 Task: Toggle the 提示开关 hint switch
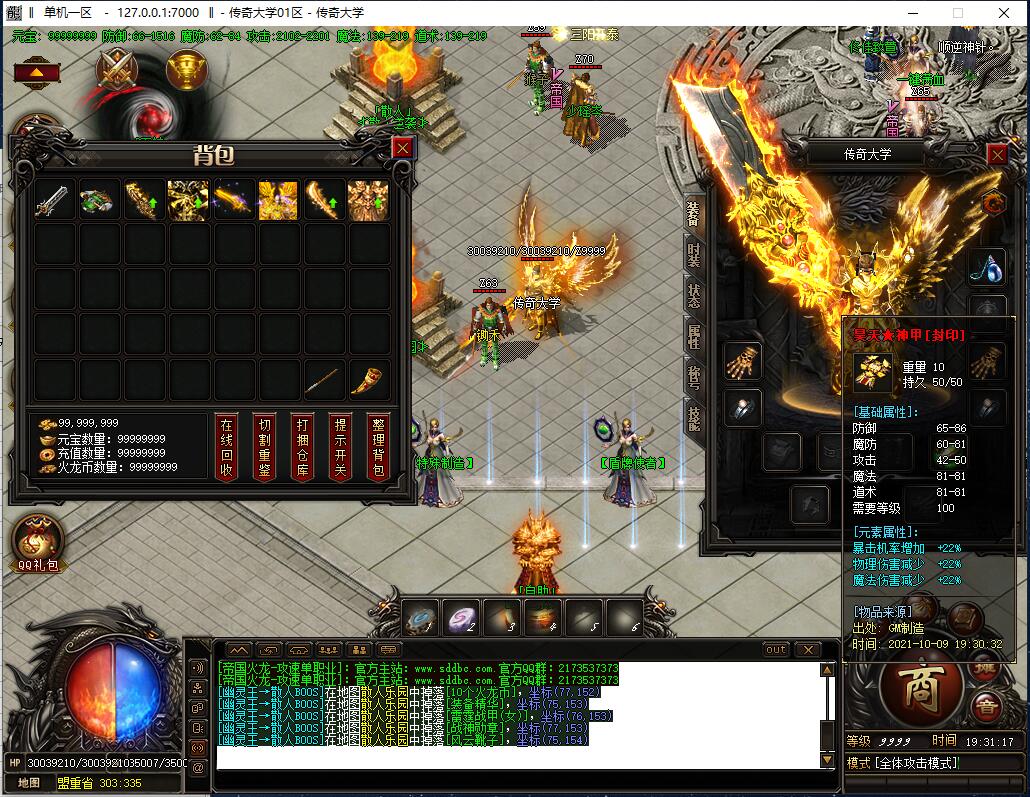click(x=340, y=447)
